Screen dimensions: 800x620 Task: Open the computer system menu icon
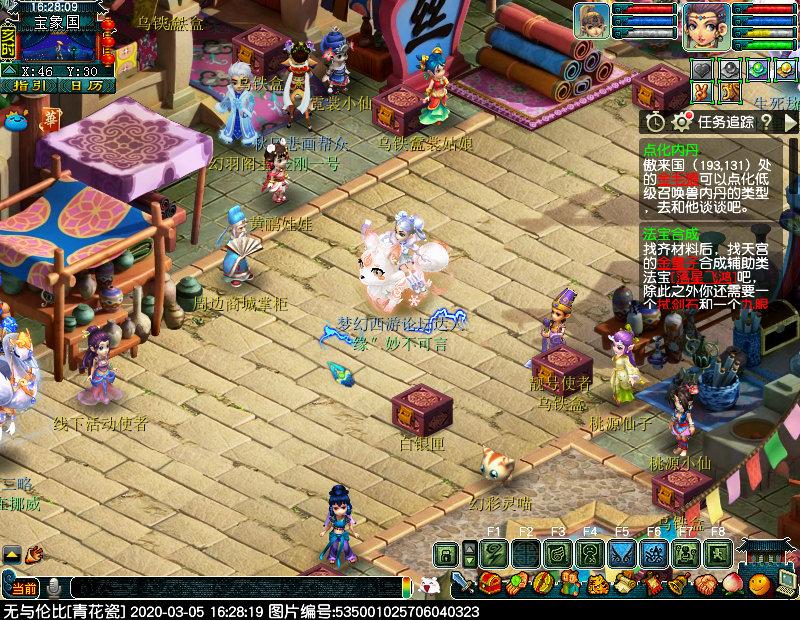click(x=788, y=582)
